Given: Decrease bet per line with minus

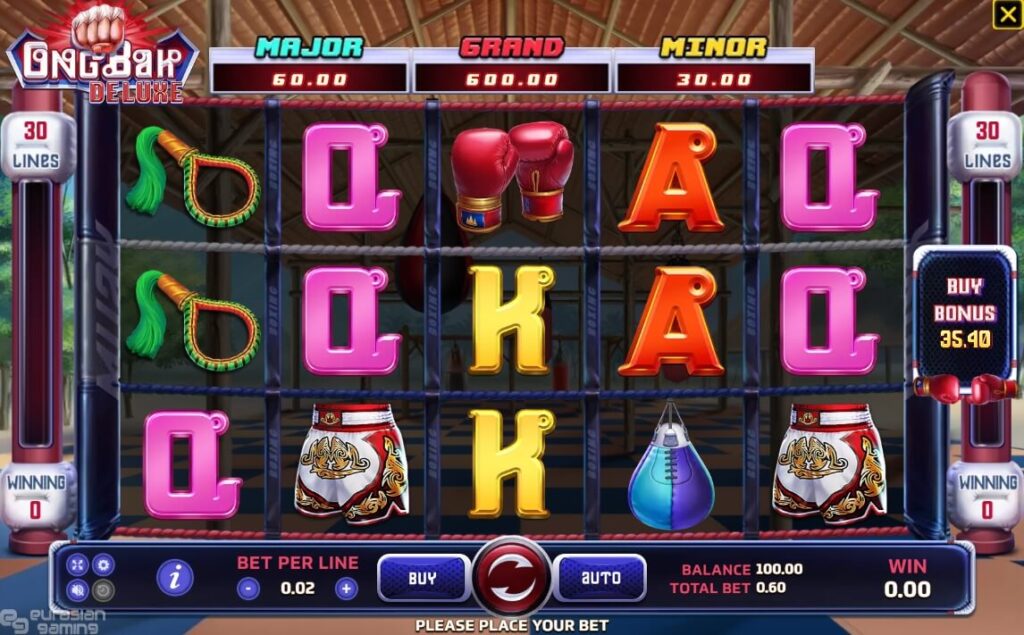Looking at the screenshot, I should pyautogui.click(x=249, y=589).
